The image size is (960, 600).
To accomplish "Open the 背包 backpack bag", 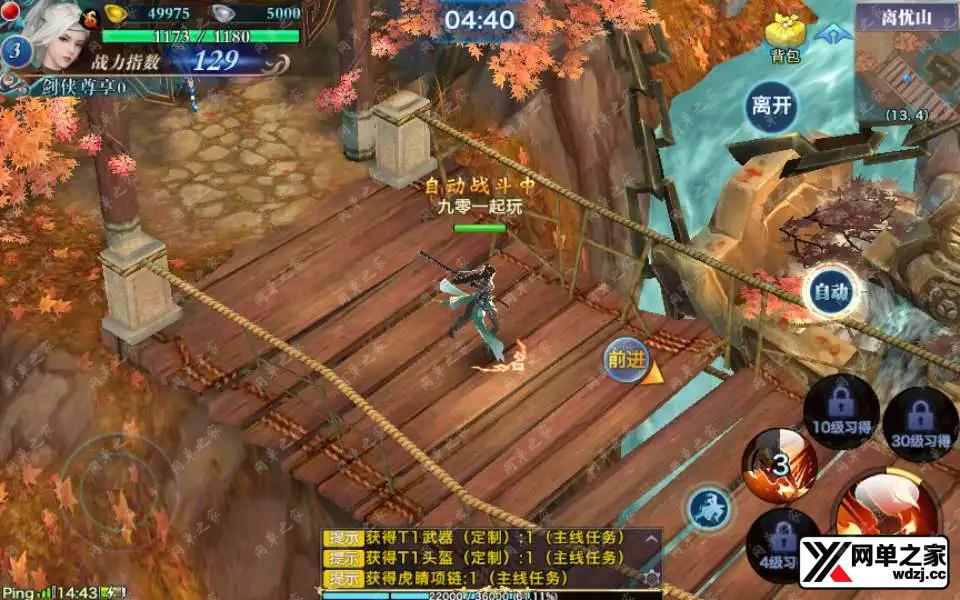I will [785, 38].
